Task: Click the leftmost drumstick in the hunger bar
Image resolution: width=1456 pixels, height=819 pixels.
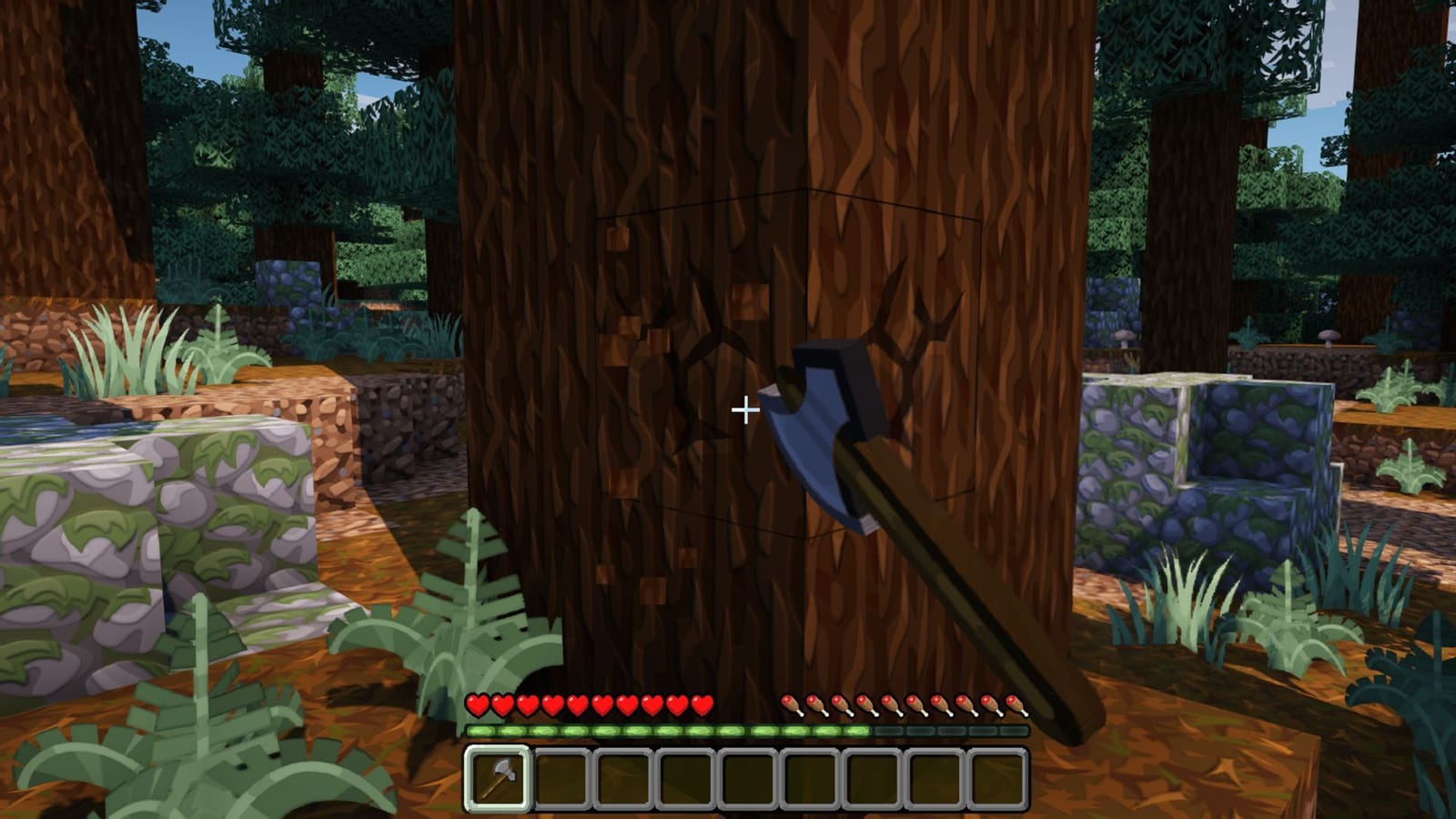Action: (x=789, y=705)
